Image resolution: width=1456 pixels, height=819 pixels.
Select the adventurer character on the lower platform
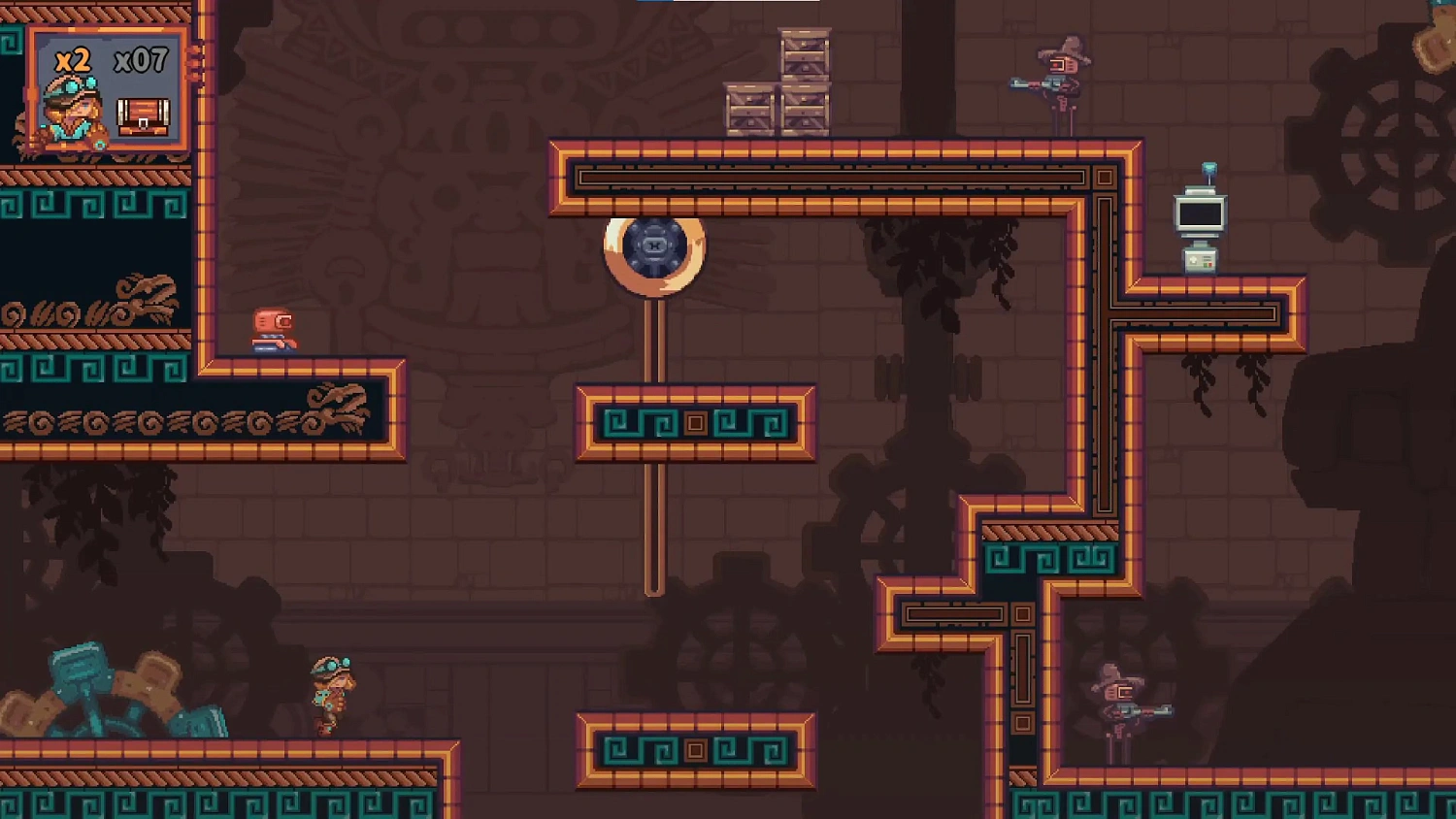pyautogui.click(x=332, y=694)
